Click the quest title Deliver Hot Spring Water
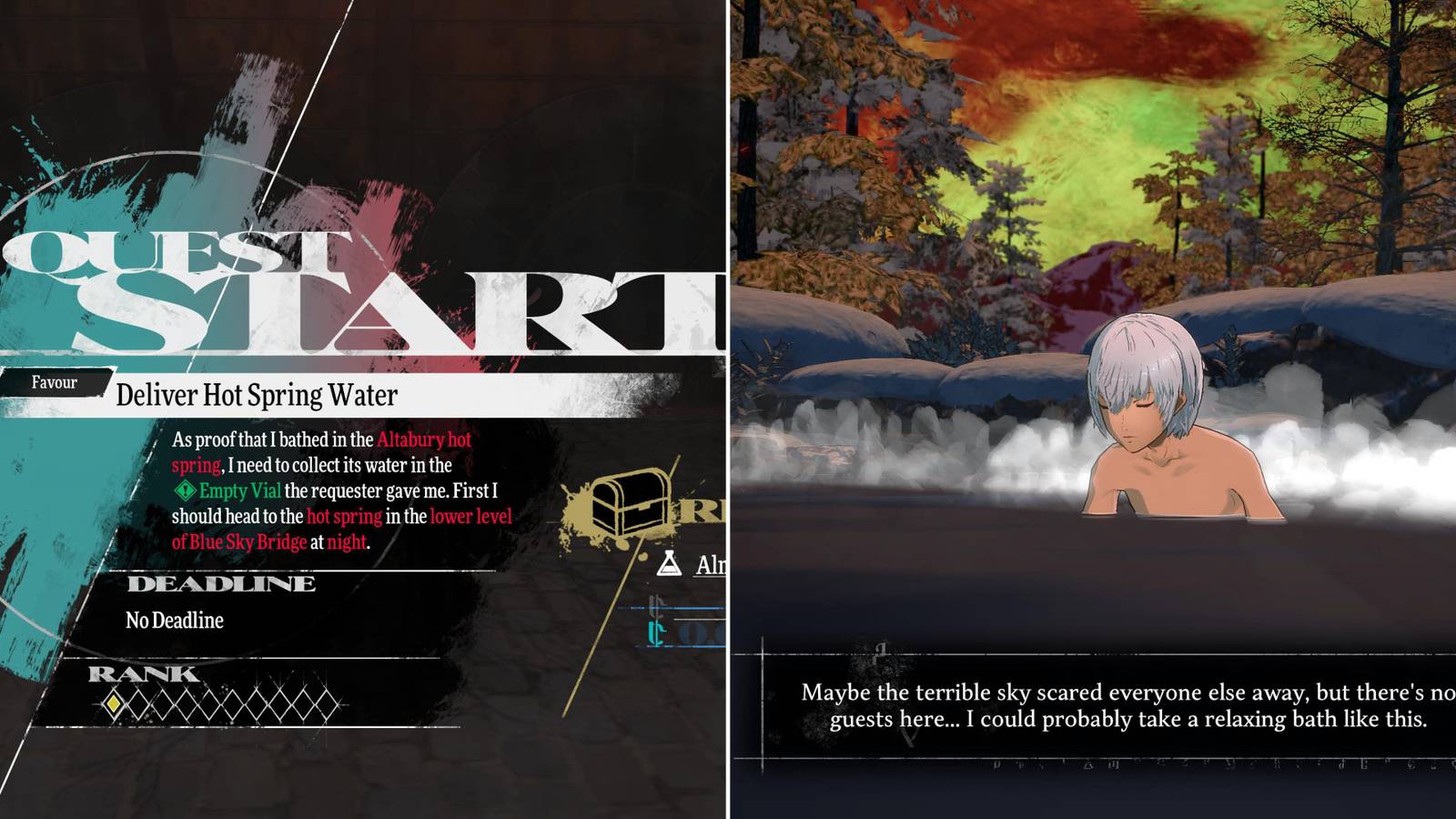This screenshot has height=819, width=1456. [258, 395]
